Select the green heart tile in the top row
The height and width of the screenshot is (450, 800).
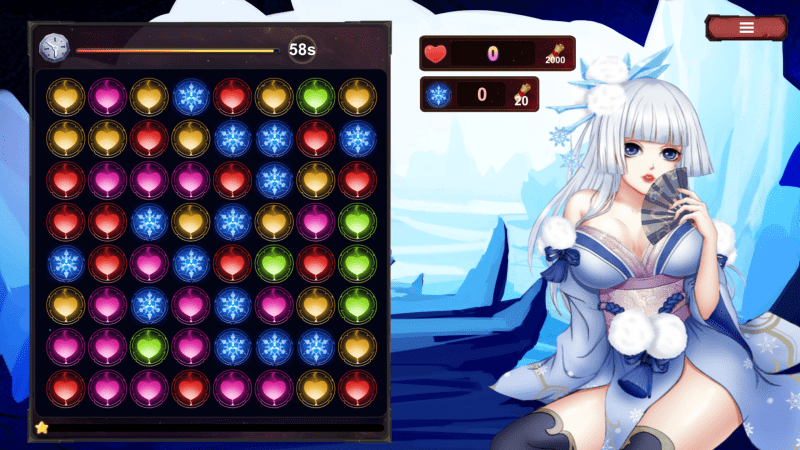315,97
